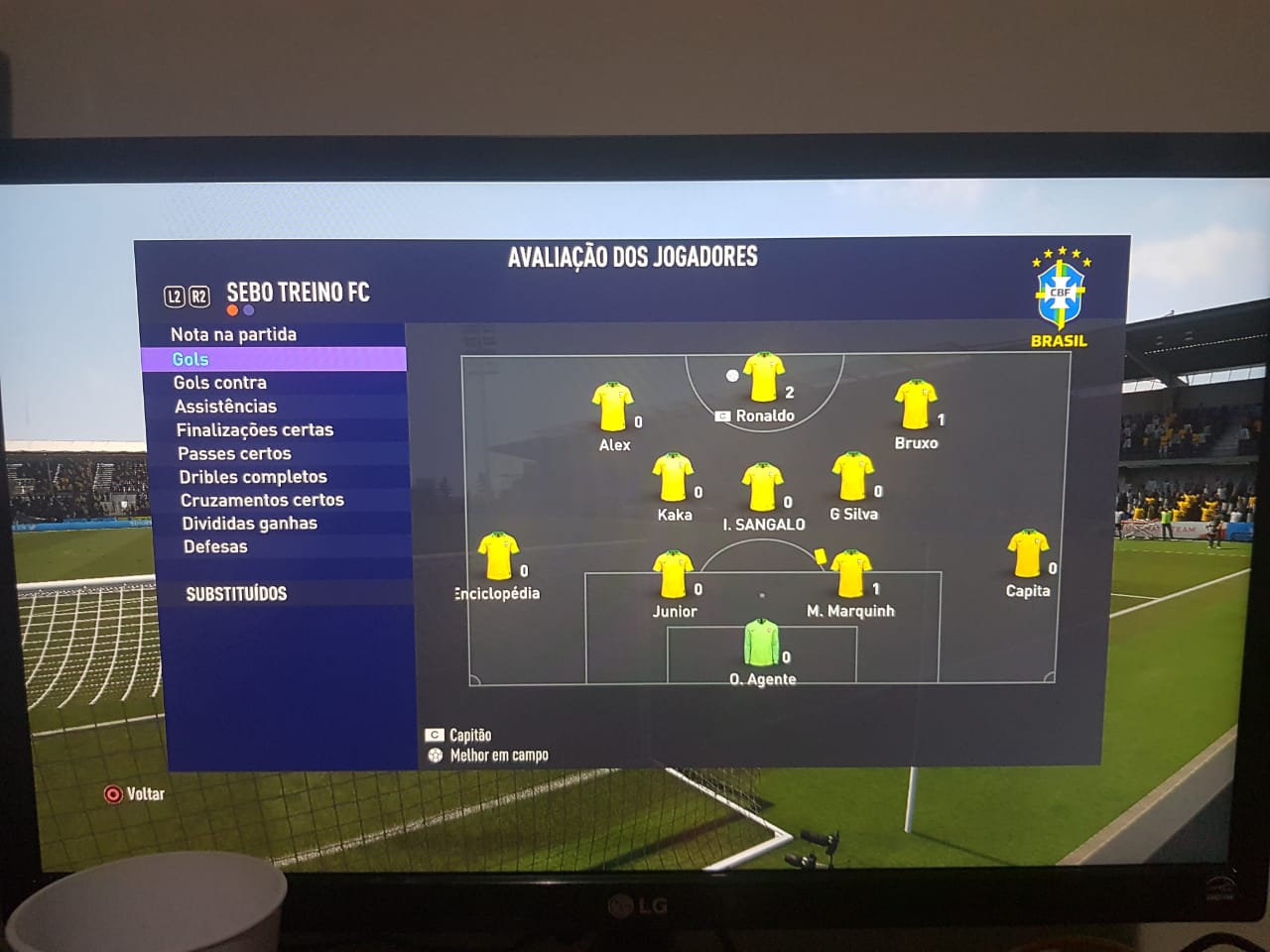This screenshot has width=1270, height=952.
Task: Choose the Gols stat entry
Action: 190,359
